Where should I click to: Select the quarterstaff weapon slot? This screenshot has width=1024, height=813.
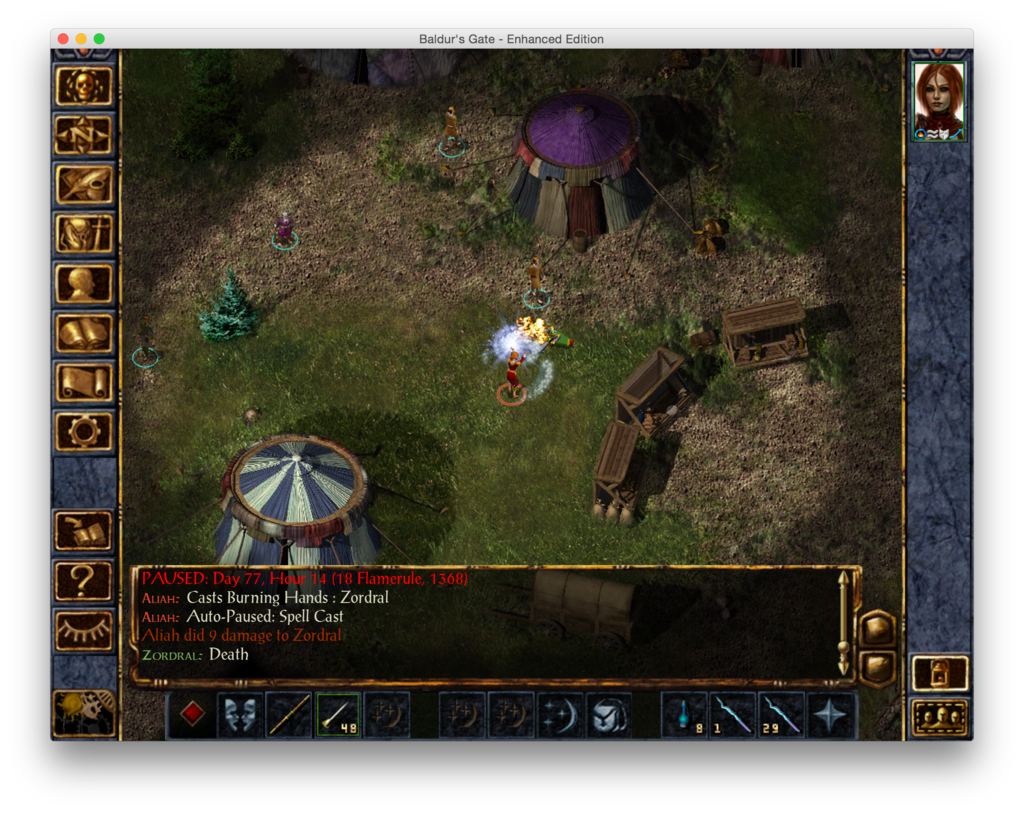click(x=289, y=715)
